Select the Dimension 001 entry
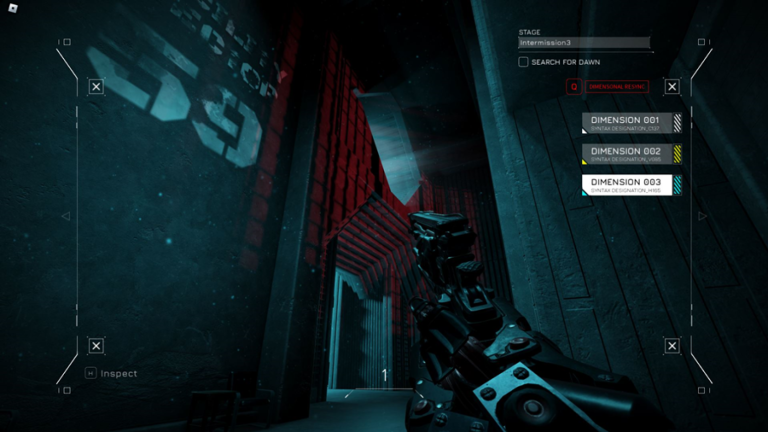 631,123
